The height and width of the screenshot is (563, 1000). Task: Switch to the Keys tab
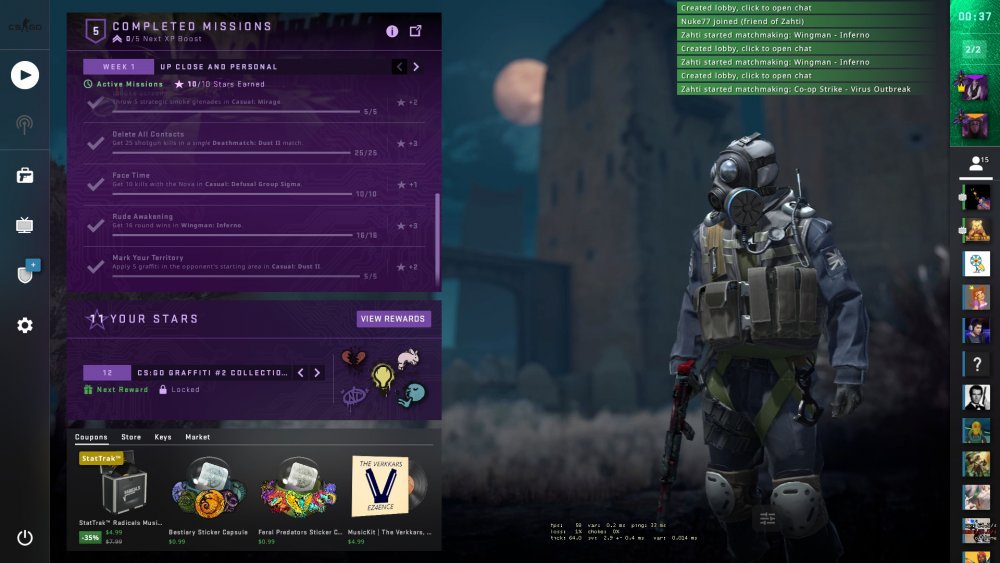point(163,437)
